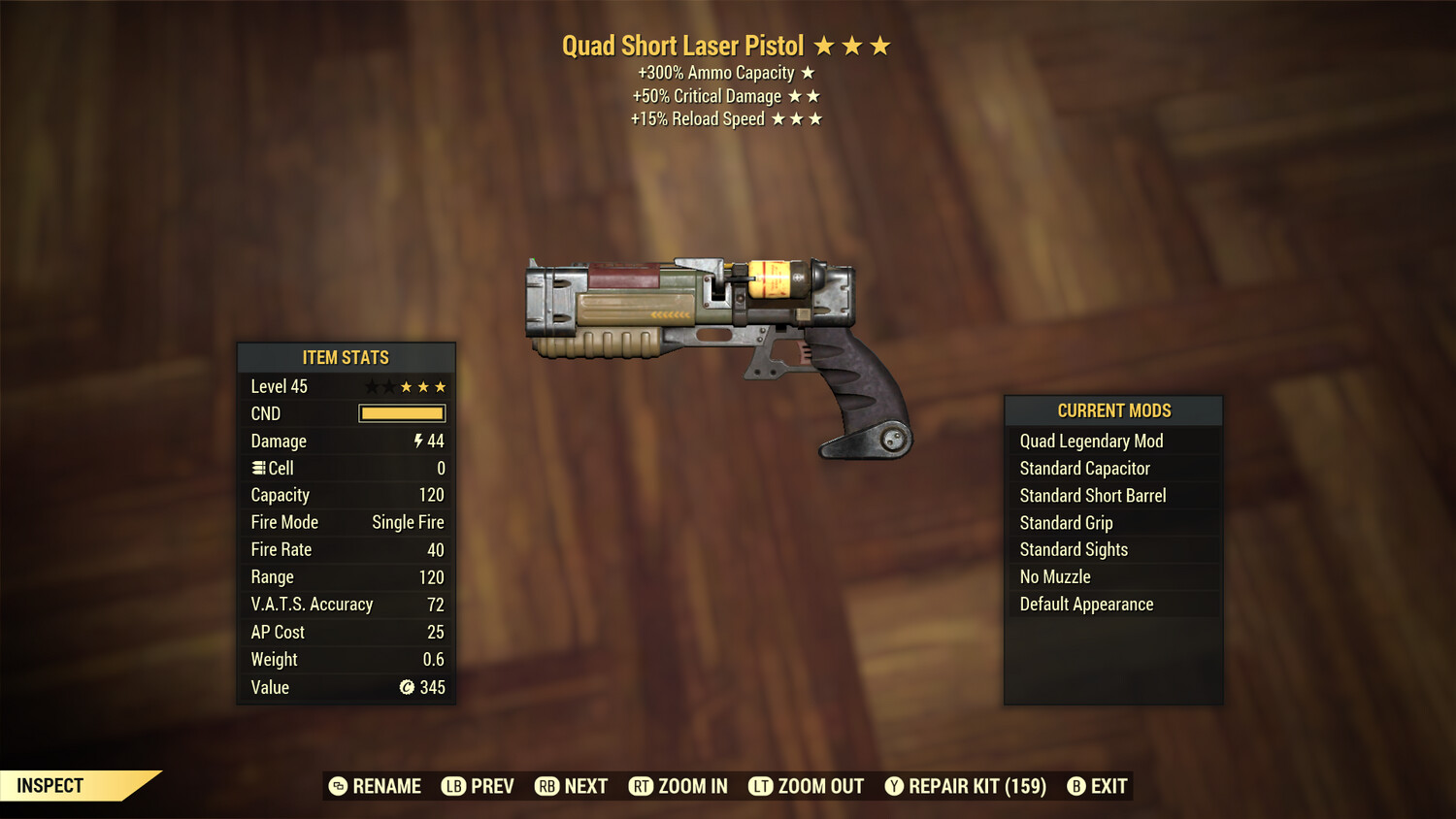Exit the inspect screen
The height and width of the screenshot is (819, 1456).
pyautogui.click(x=1097, y=786)
